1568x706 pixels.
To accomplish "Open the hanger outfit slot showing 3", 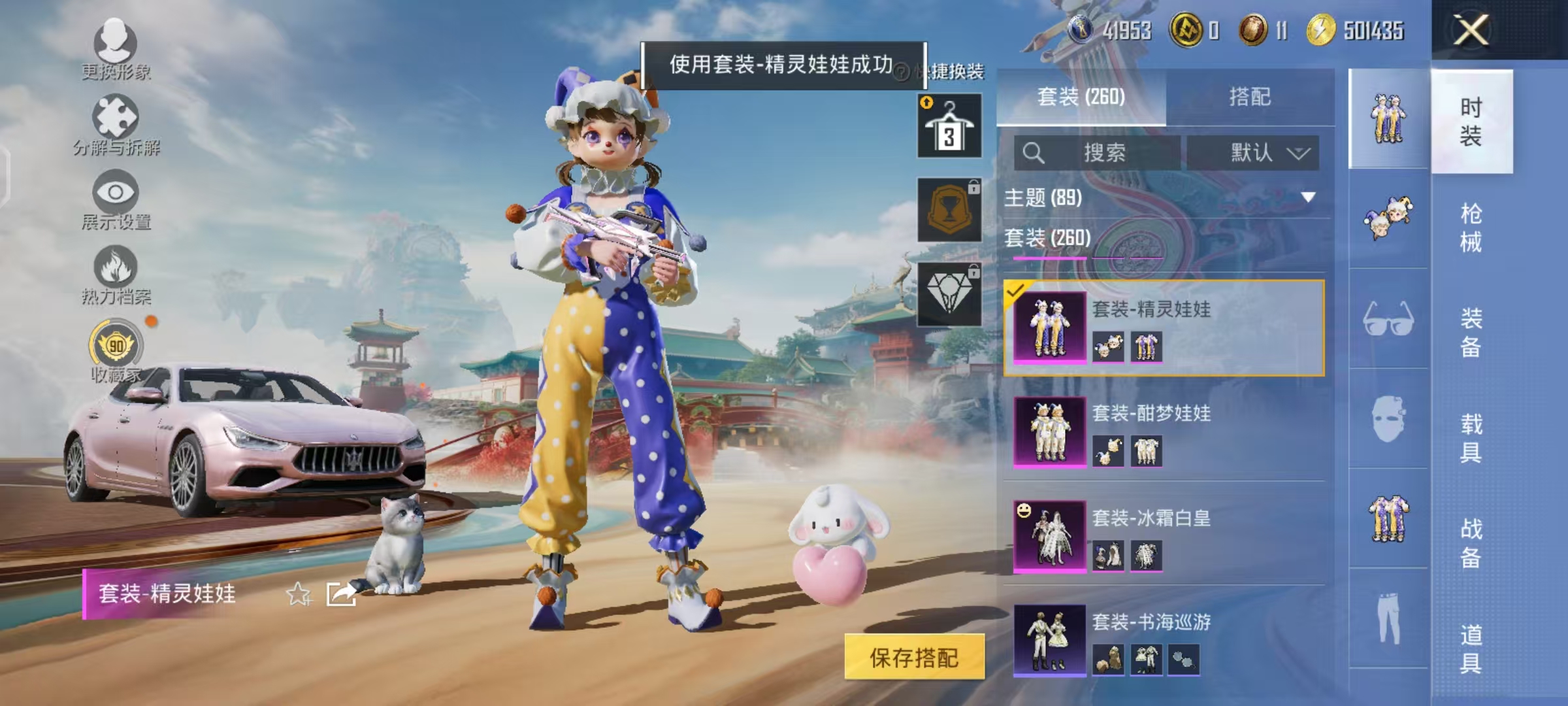I will pyautogui.click(x=948, y=124).
